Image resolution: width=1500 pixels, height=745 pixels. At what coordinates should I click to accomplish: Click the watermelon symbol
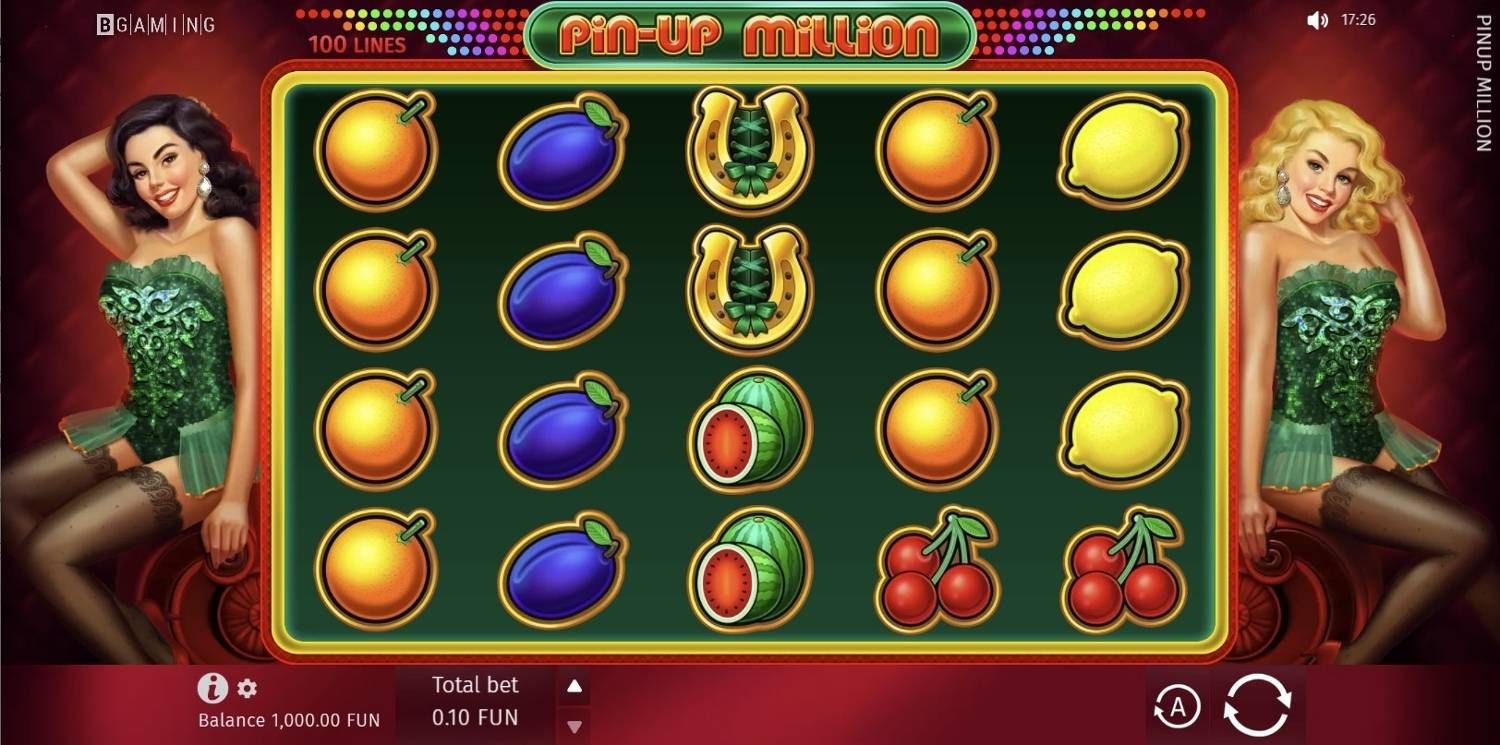point(750,425)
